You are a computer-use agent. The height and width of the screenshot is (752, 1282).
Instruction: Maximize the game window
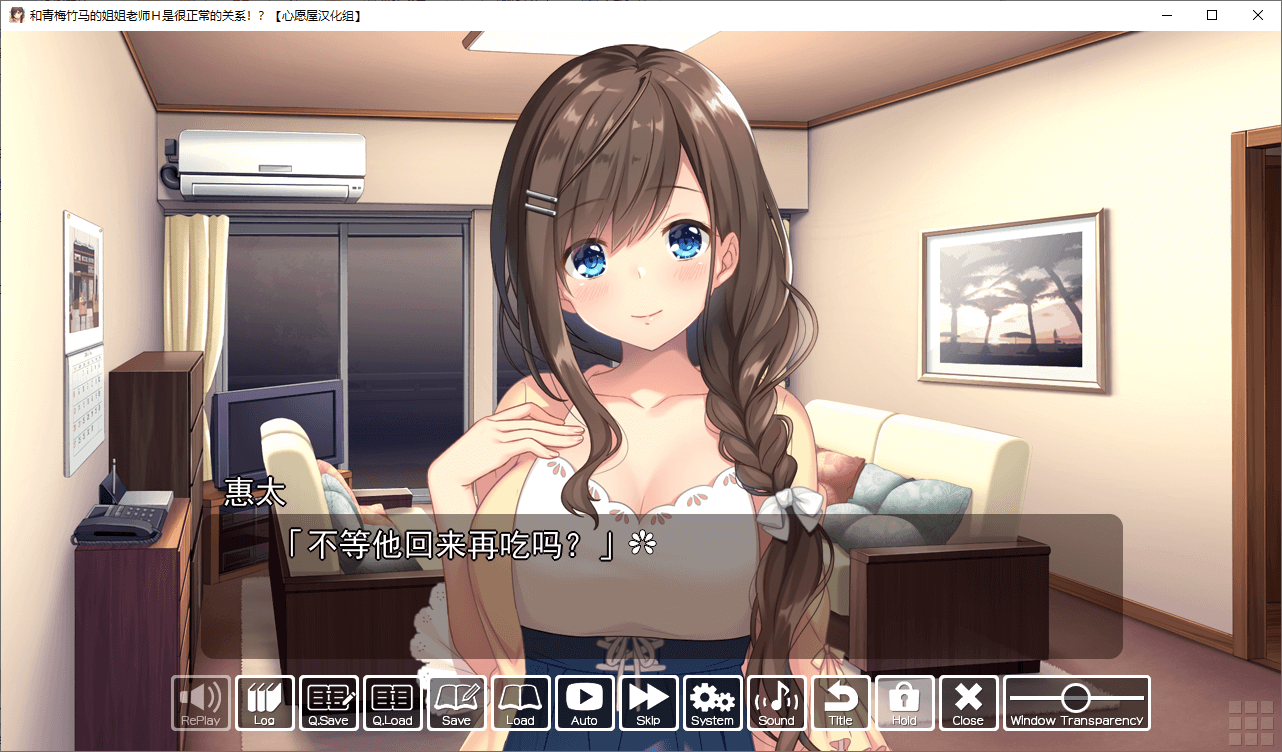tap(1212, 15)
